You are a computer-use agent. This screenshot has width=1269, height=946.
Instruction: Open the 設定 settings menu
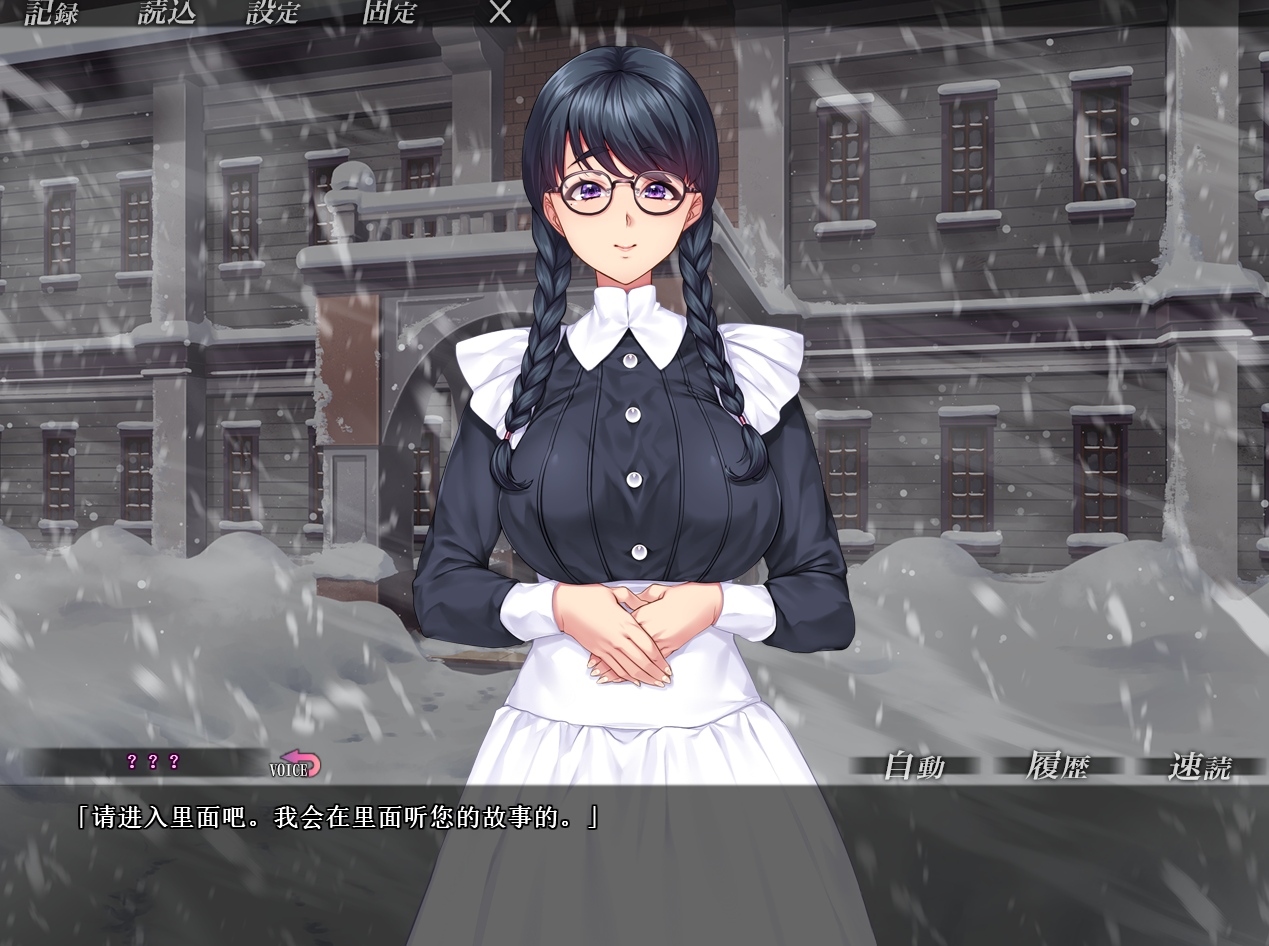(x=273, y=13)
